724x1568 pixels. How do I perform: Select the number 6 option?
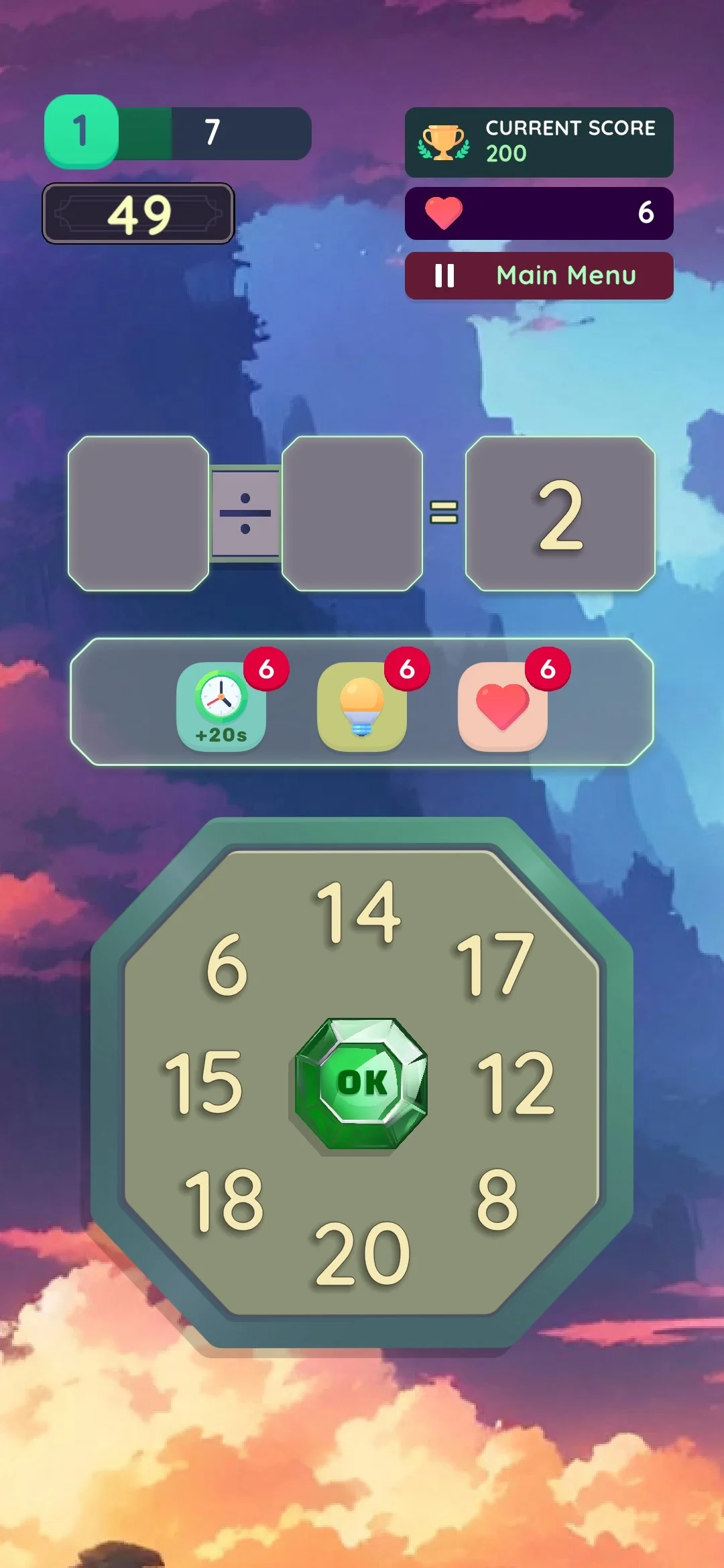point(227,965)
